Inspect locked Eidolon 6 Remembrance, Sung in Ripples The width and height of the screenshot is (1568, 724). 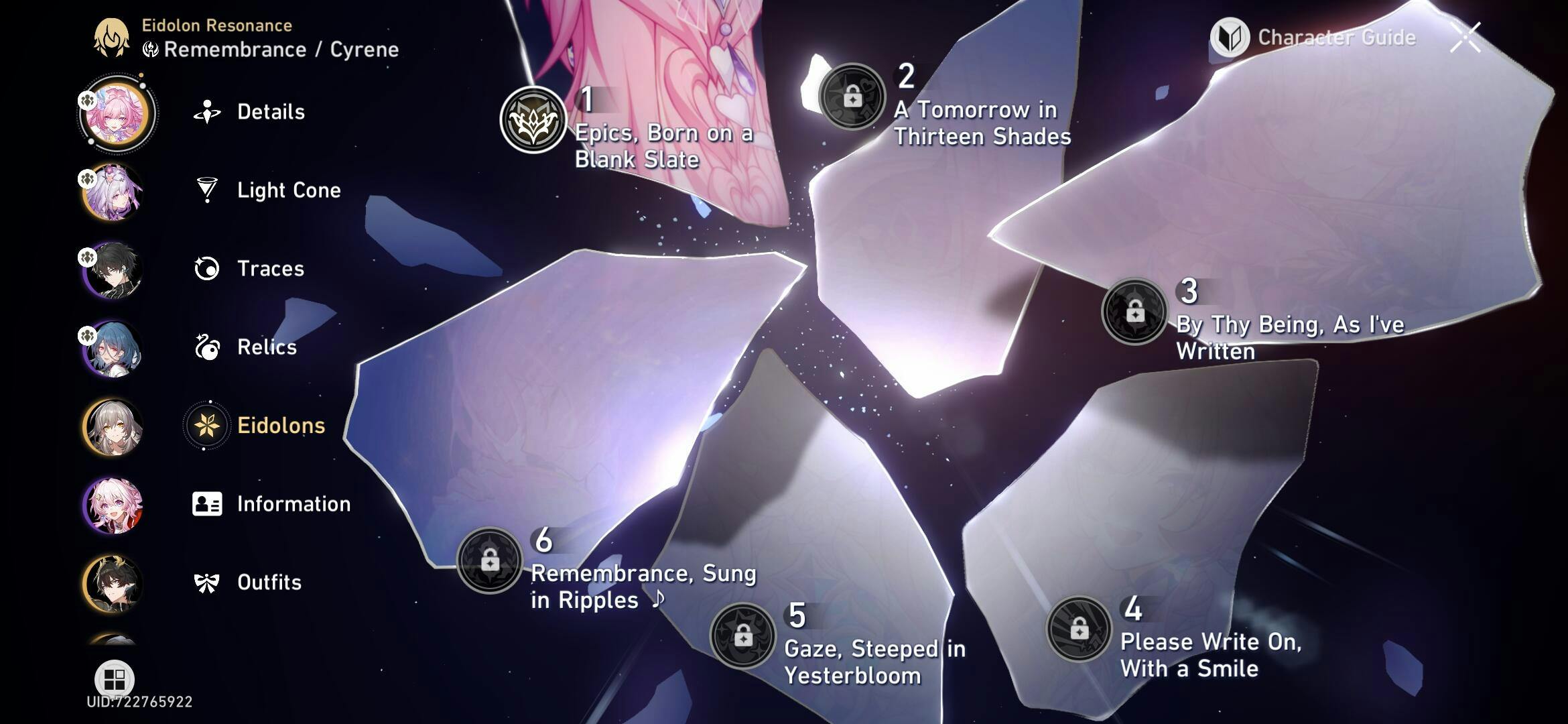click(x=490, y=560)
